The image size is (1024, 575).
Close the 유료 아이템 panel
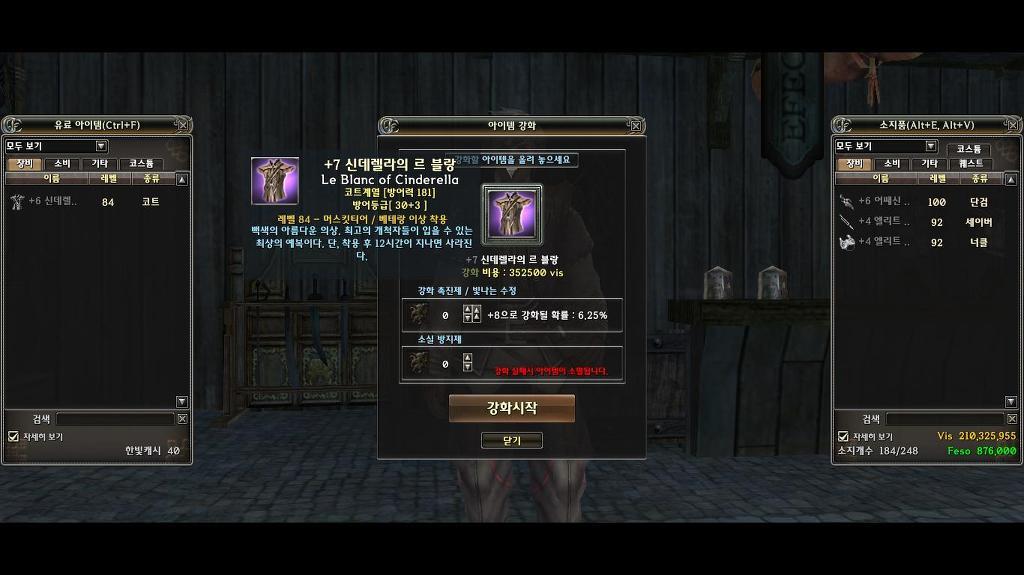coord(181,125)
